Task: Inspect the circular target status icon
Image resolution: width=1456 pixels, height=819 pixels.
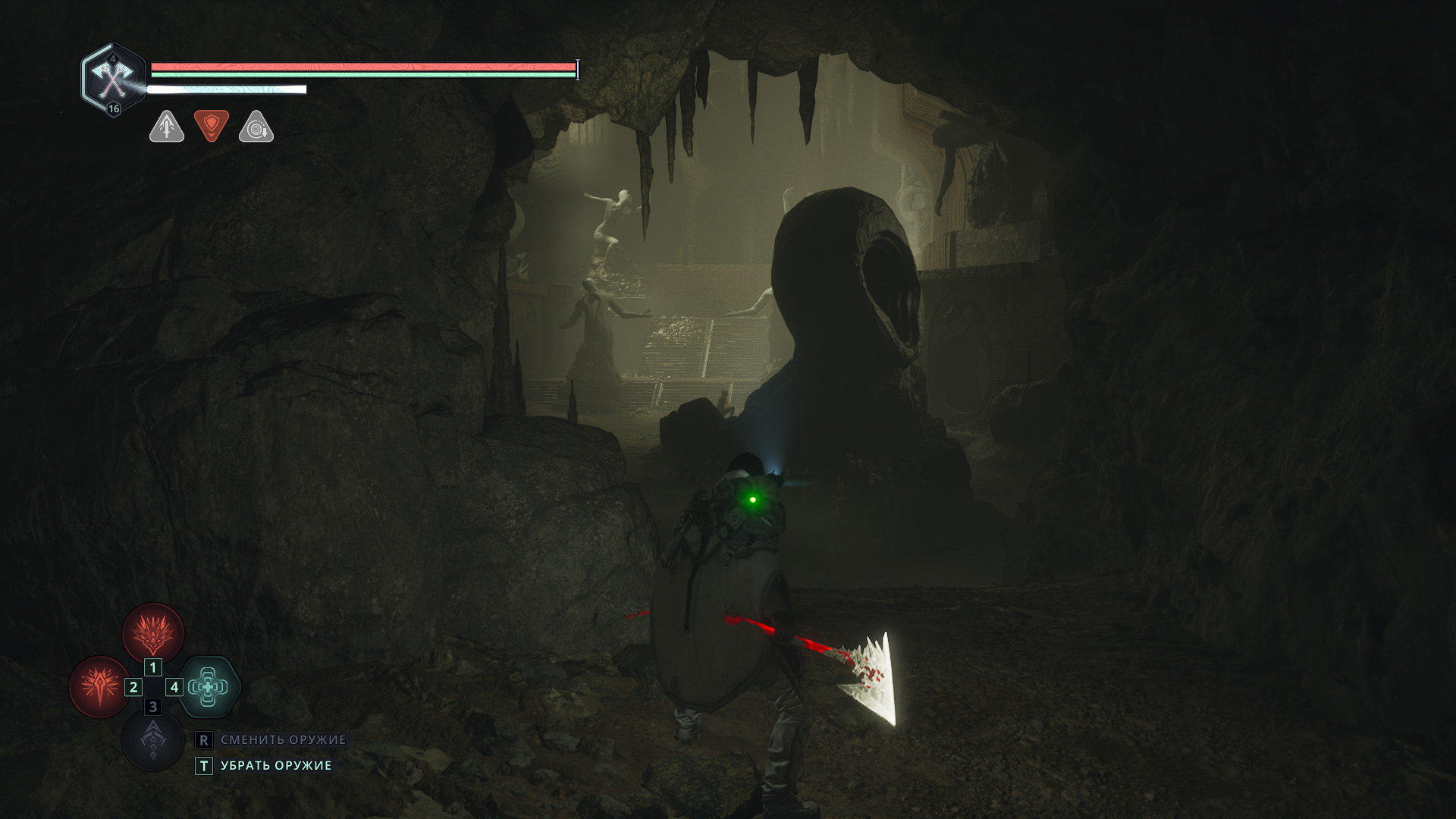Action: click(x=256, y=127)
